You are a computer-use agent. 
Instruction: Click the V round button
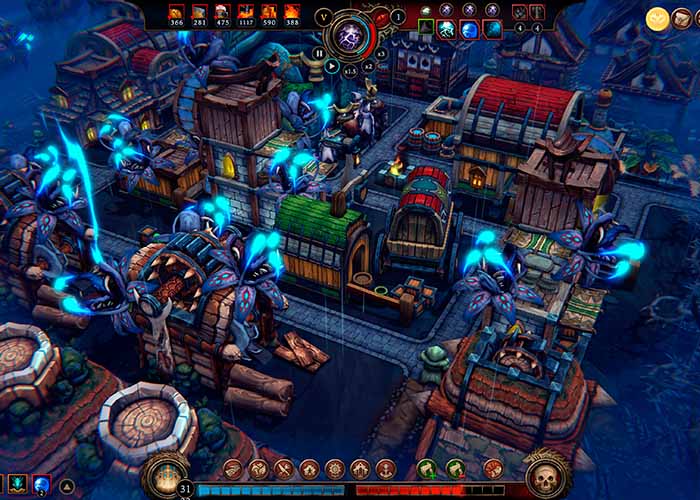[x=323, y=17]
